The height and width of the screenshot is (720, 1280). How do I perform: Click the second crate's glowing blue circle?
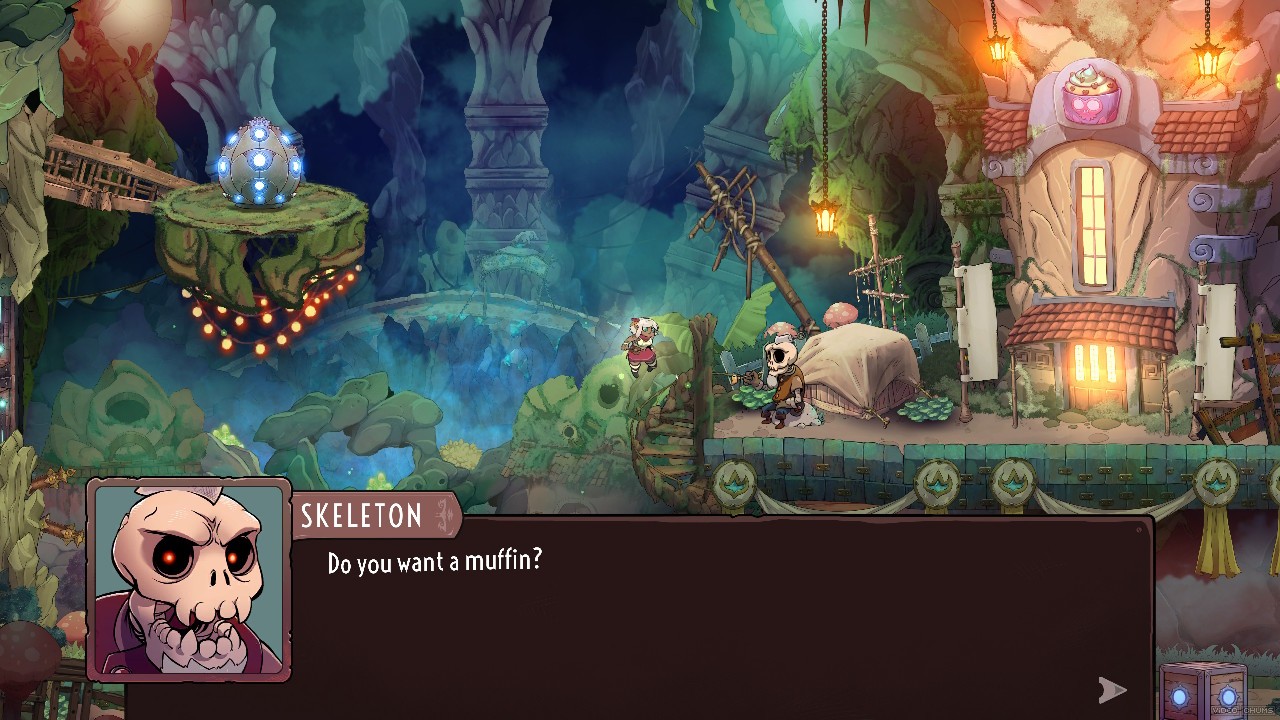pyautogui.click(x=1228, y=697)
